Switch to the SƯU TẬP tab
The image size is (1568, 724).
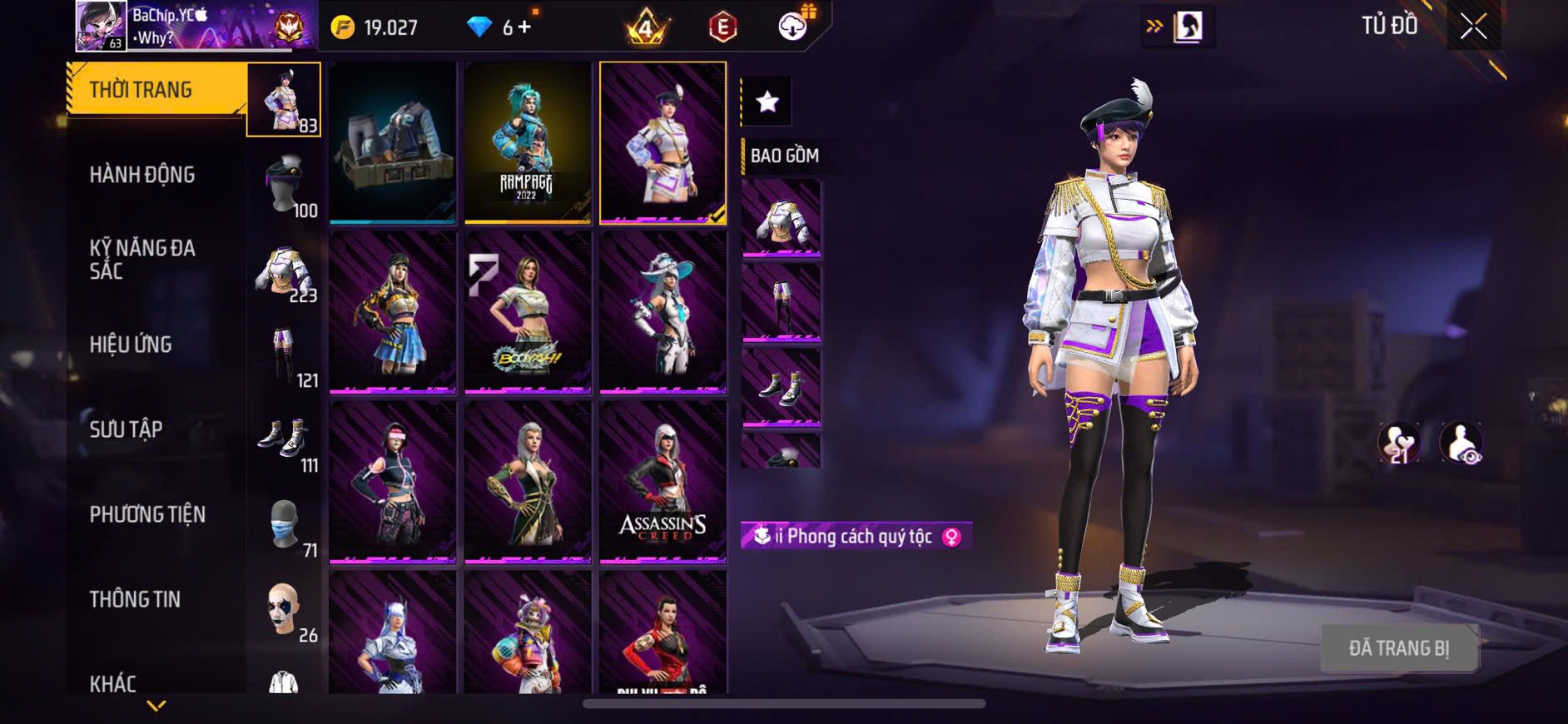click(126, 429)
